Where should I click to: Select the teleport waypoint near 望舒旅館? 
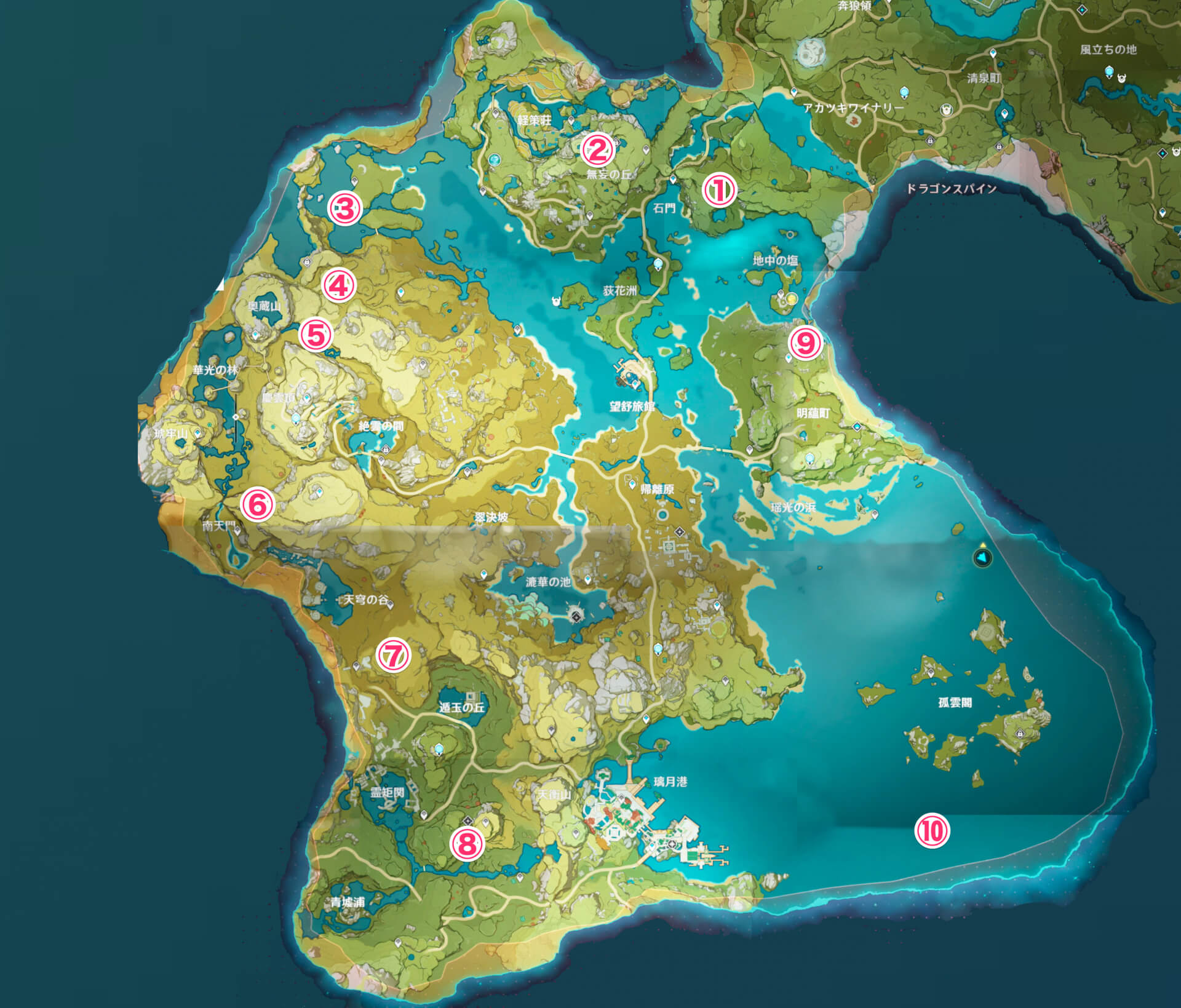point(635,386)
